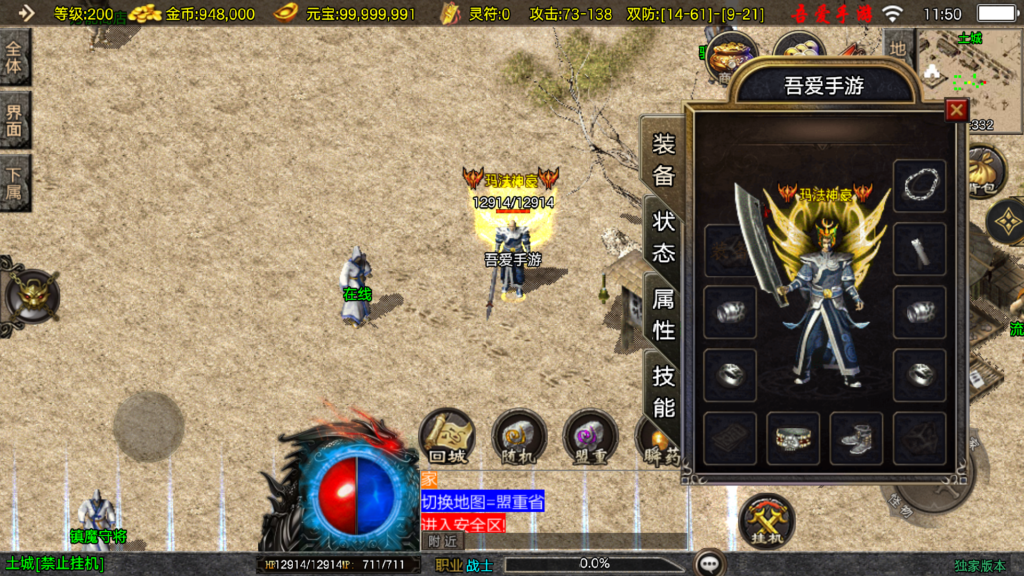
Task: Show the 技能 skills tab
Action: tap(664, 391)
